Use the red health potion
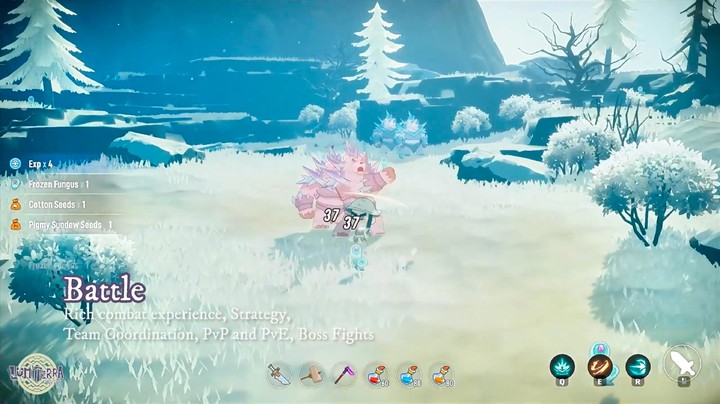This screenshot has width=720, height=404. pyautogui.click(x=376, y=374)
